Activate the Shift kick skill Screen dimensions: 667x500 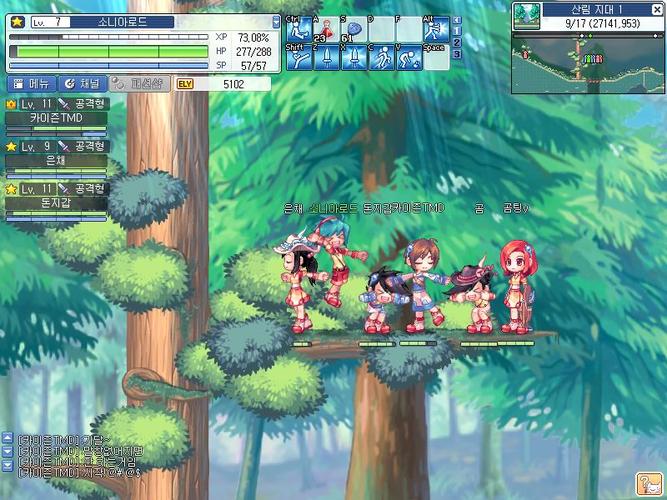pos(298,58)
